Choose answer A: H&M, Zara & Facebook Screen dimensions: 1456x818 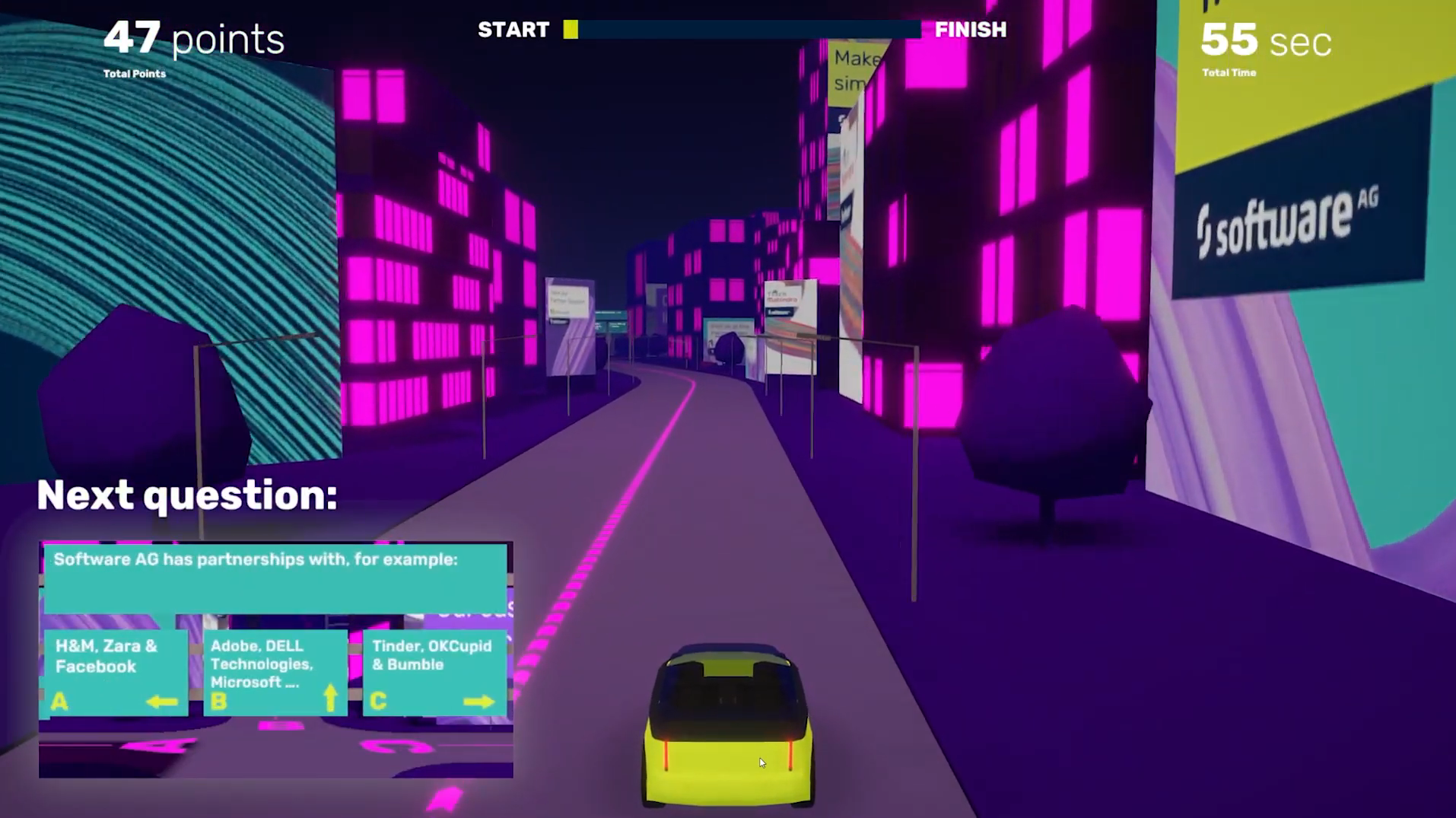tap(116, 673)
